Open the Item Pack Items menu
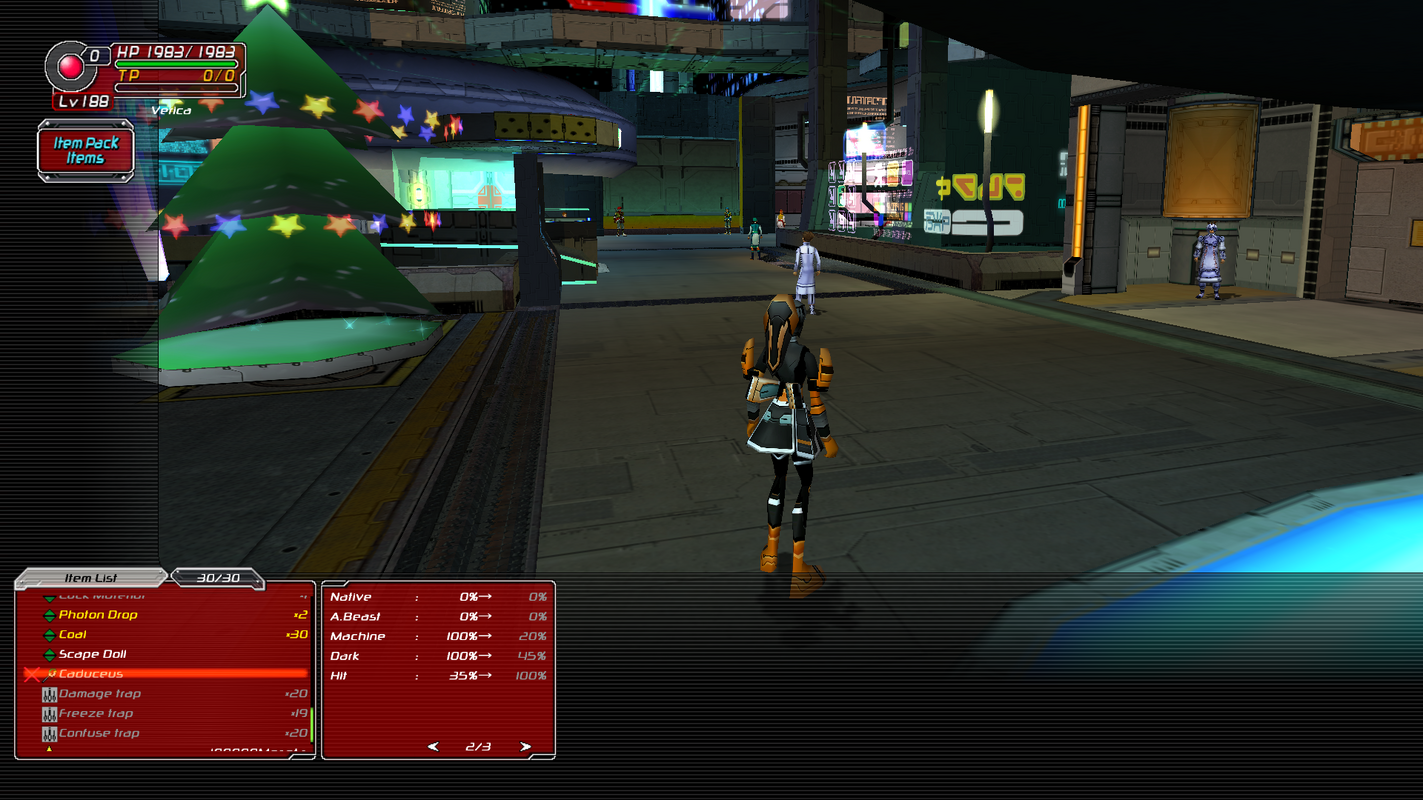The height and width of the screenshot is (800, 1423). [86, 148]
